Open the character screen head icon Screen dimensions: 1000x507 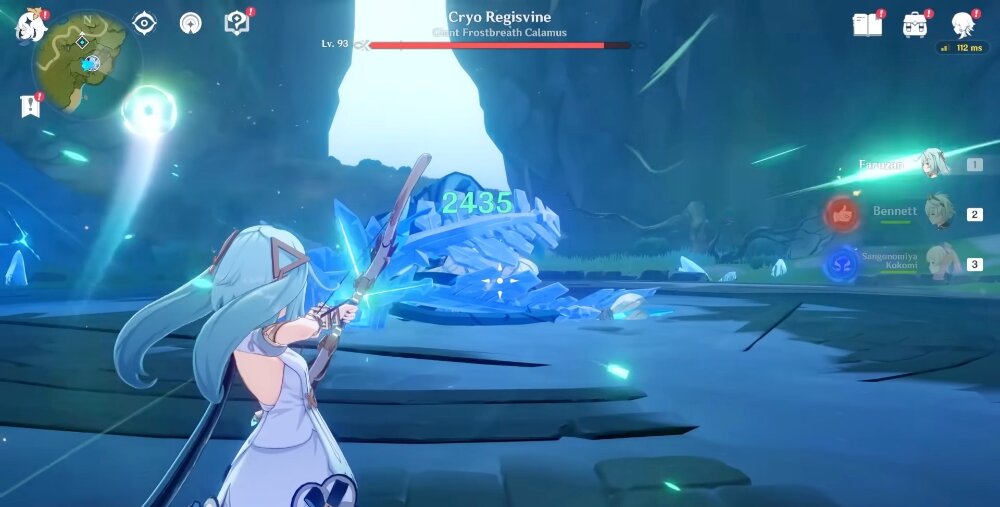[x=962, y=24]
